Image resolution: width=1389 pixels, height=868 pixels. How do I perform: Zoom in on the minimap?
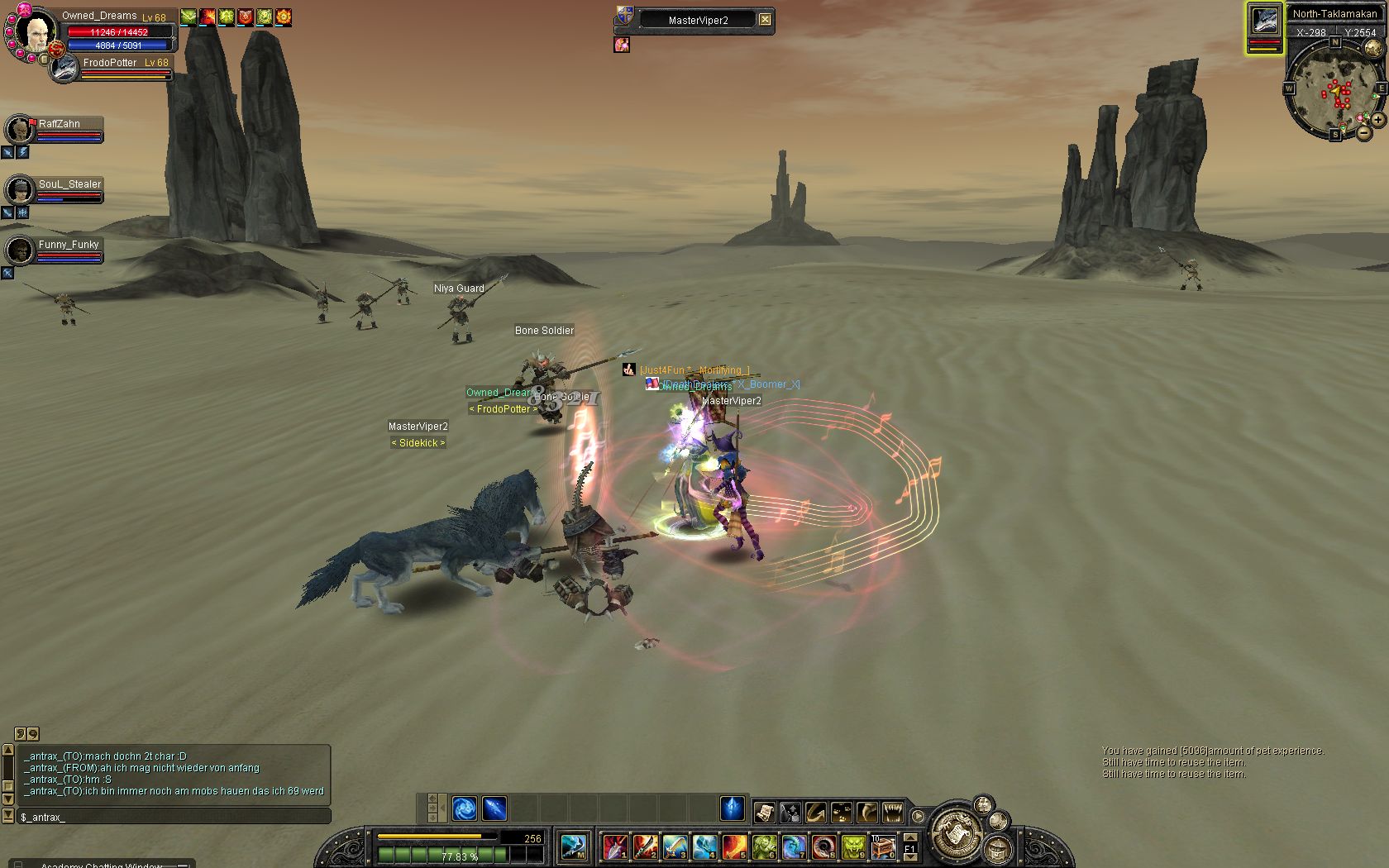pyautogui.click(x=1378, y=120)
